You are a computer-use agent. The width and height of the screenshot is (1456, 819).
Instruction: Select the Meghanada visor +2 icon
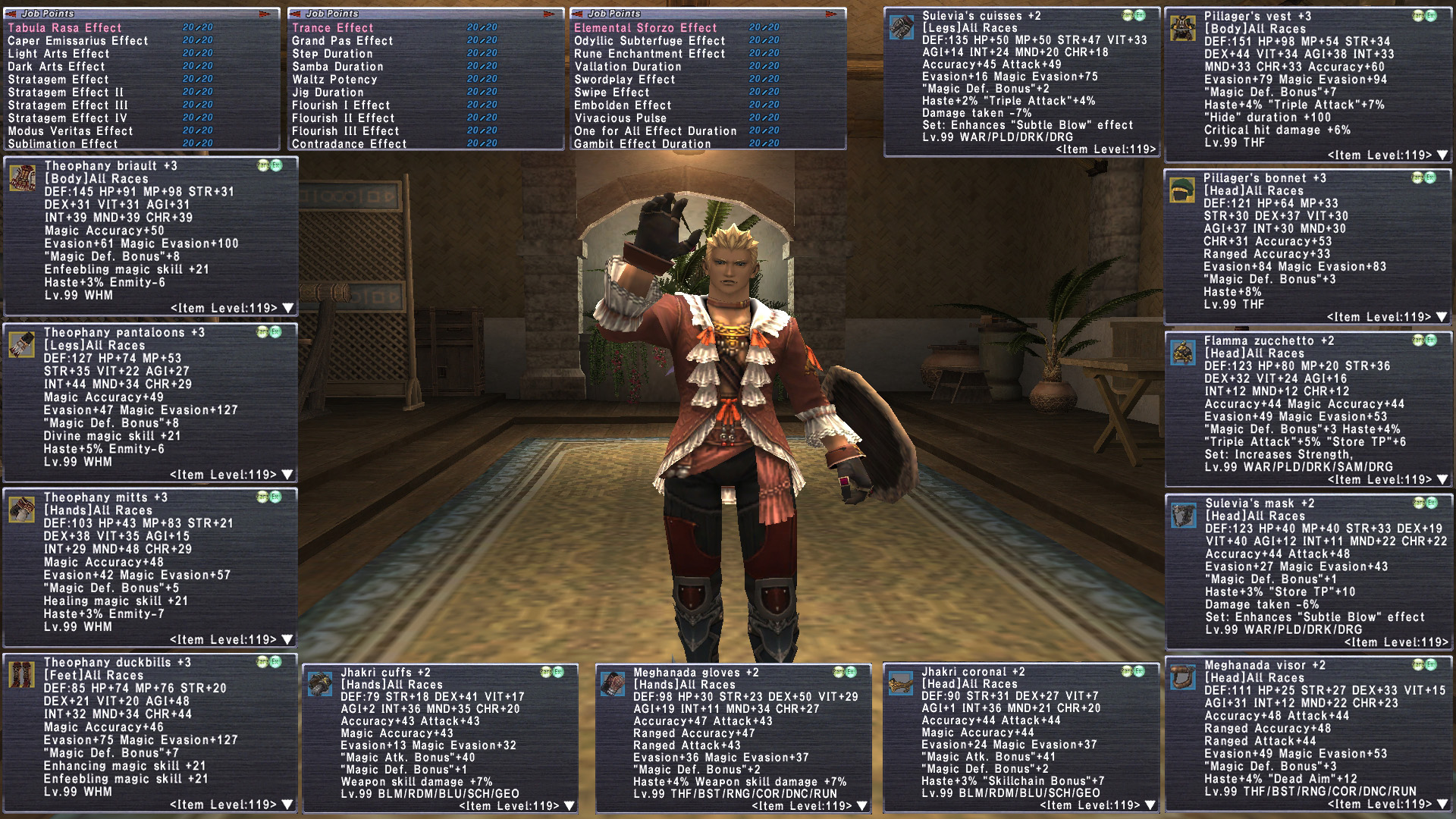[x=1183, y=677]
